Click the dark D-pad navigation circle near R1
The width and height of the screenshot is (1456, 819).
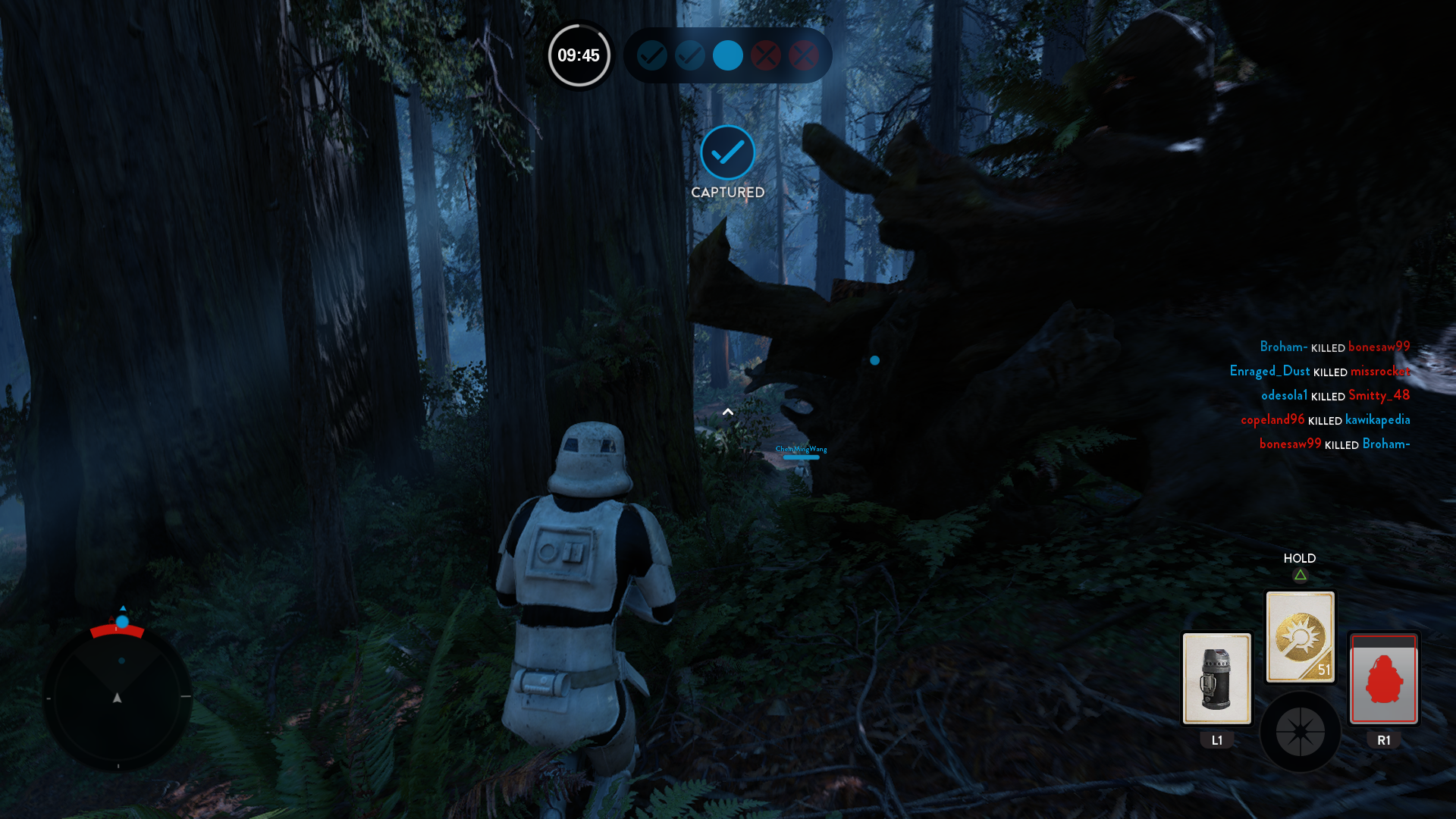tap(1300, 732)
